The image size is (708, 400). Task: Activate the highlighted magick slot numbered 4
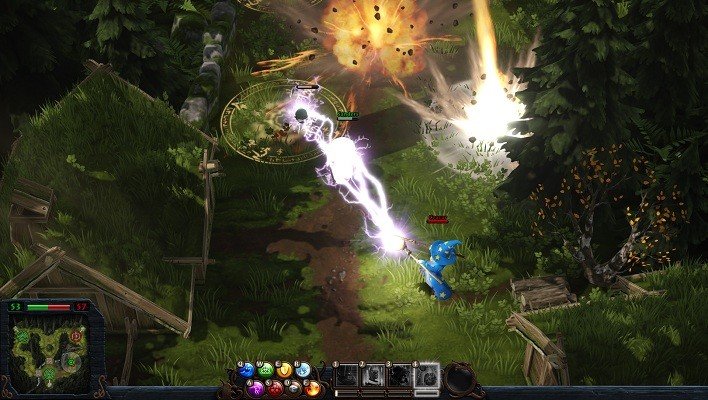point(427,376)
